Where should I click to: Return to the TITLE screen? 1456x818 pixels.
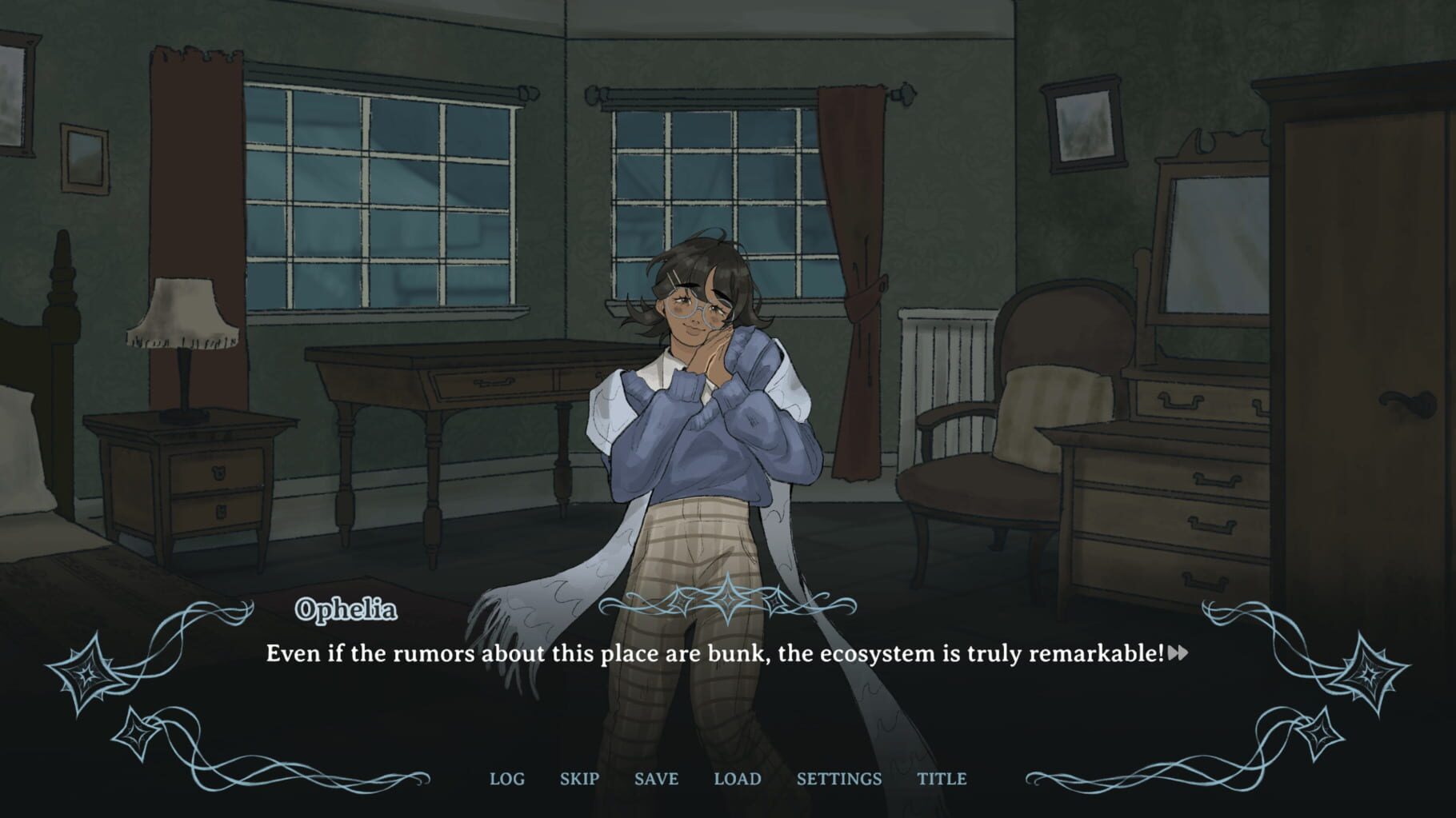click(944, 778)
